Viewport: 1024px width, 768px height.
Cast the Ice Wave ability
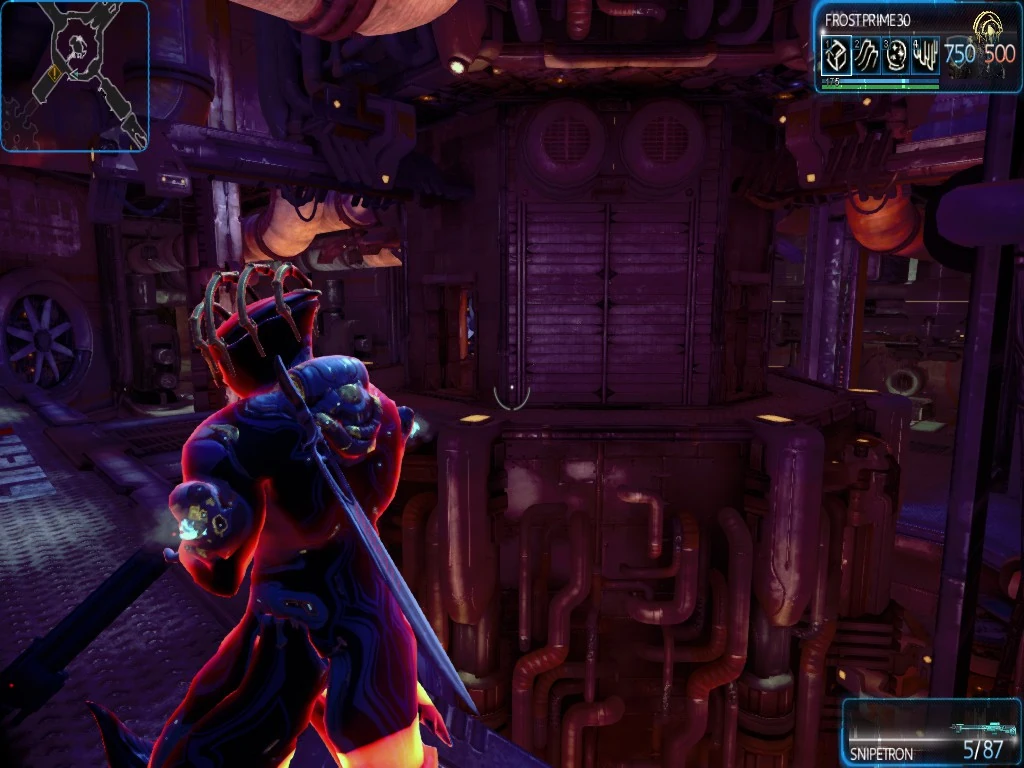click(x=866, y=56)
